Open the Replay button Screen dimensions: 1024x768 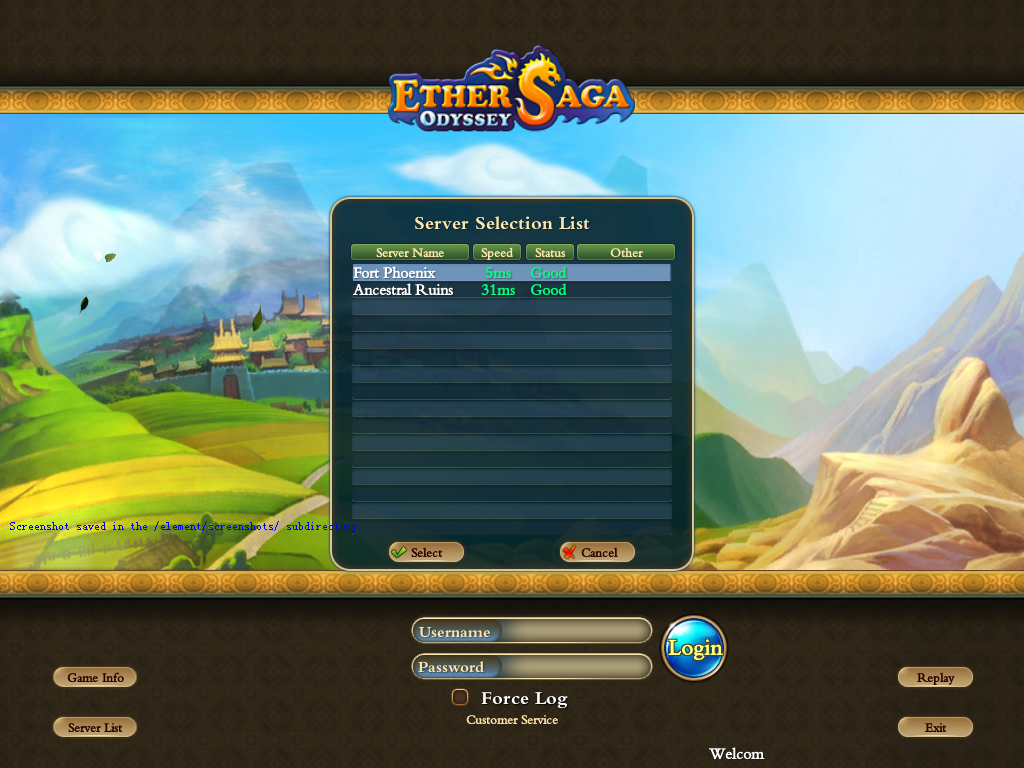[935, 678]
